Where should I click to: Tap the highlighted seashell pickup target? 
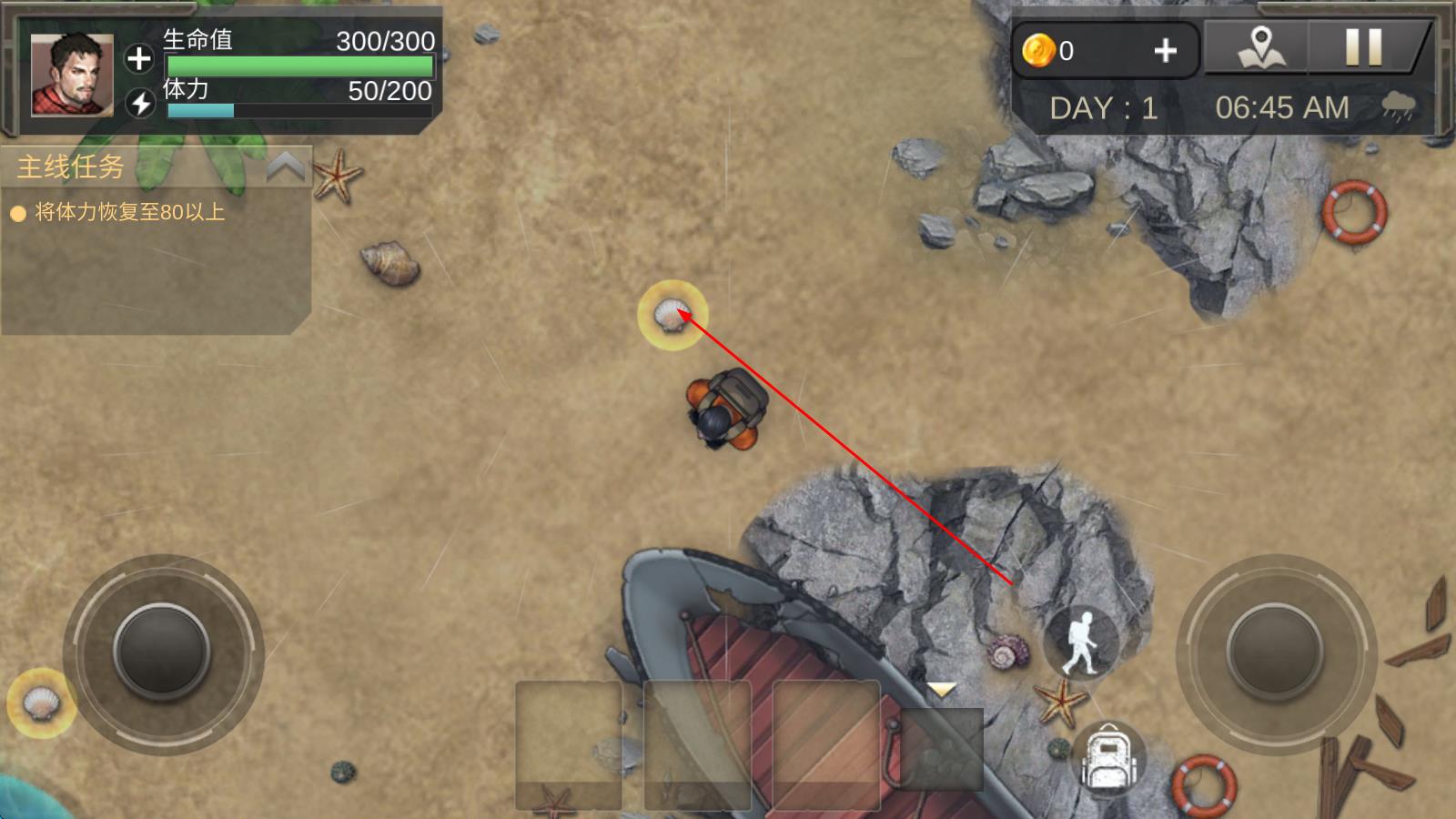pos(672,315)
